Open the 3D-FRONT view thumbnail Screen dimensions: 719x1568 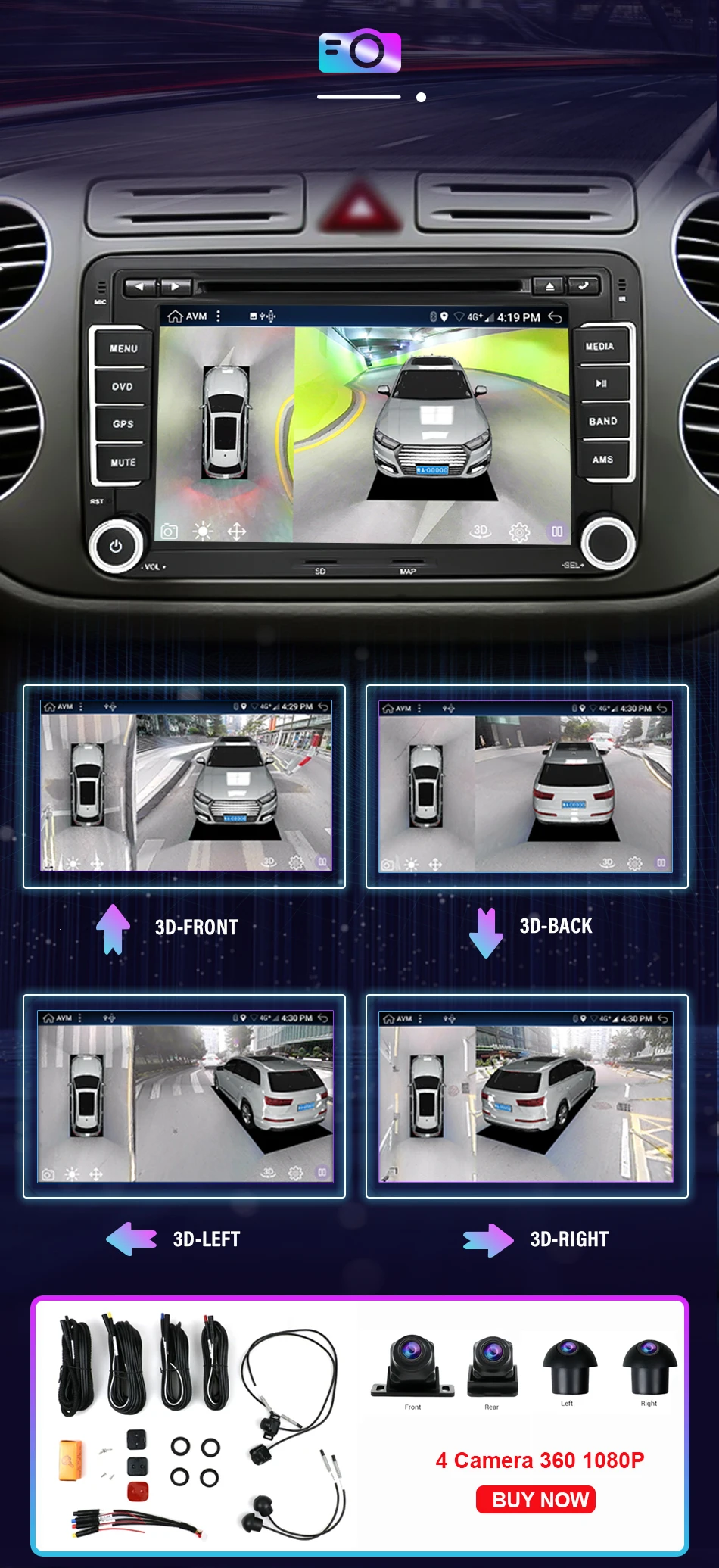coord(185,786)
